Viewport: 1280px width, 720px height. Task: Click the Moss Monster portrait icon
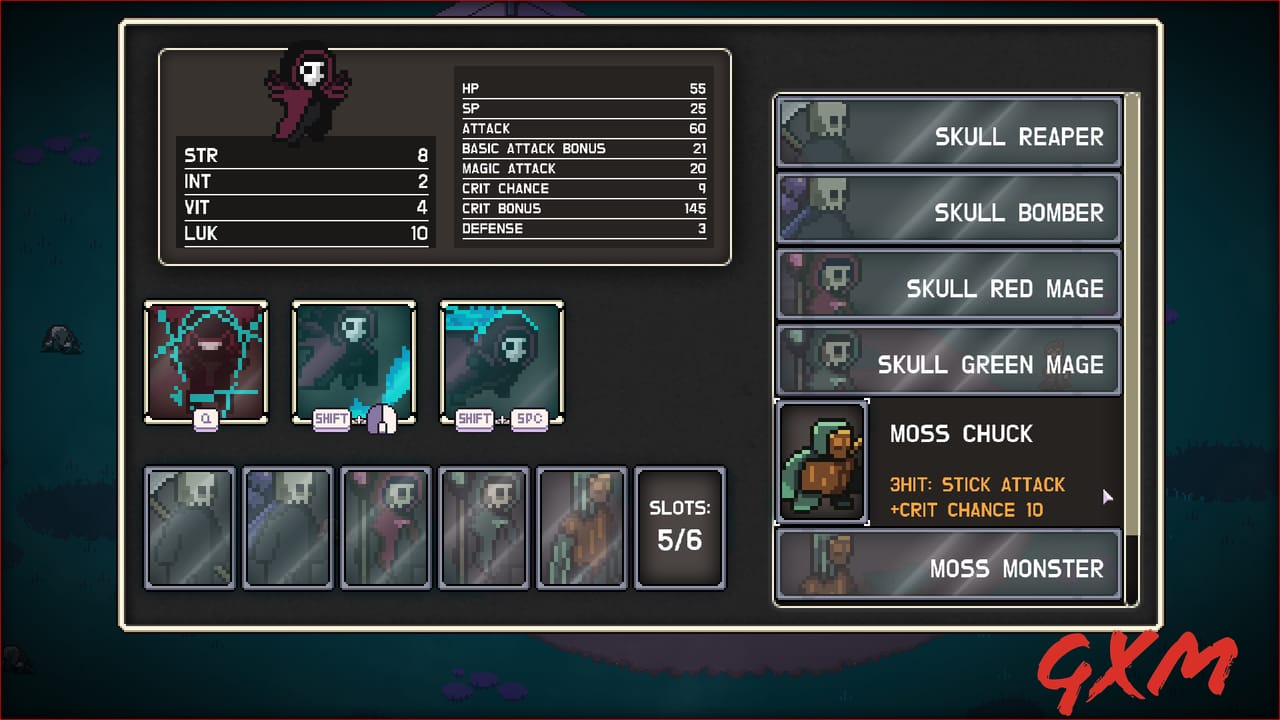(x=812, y=564)
